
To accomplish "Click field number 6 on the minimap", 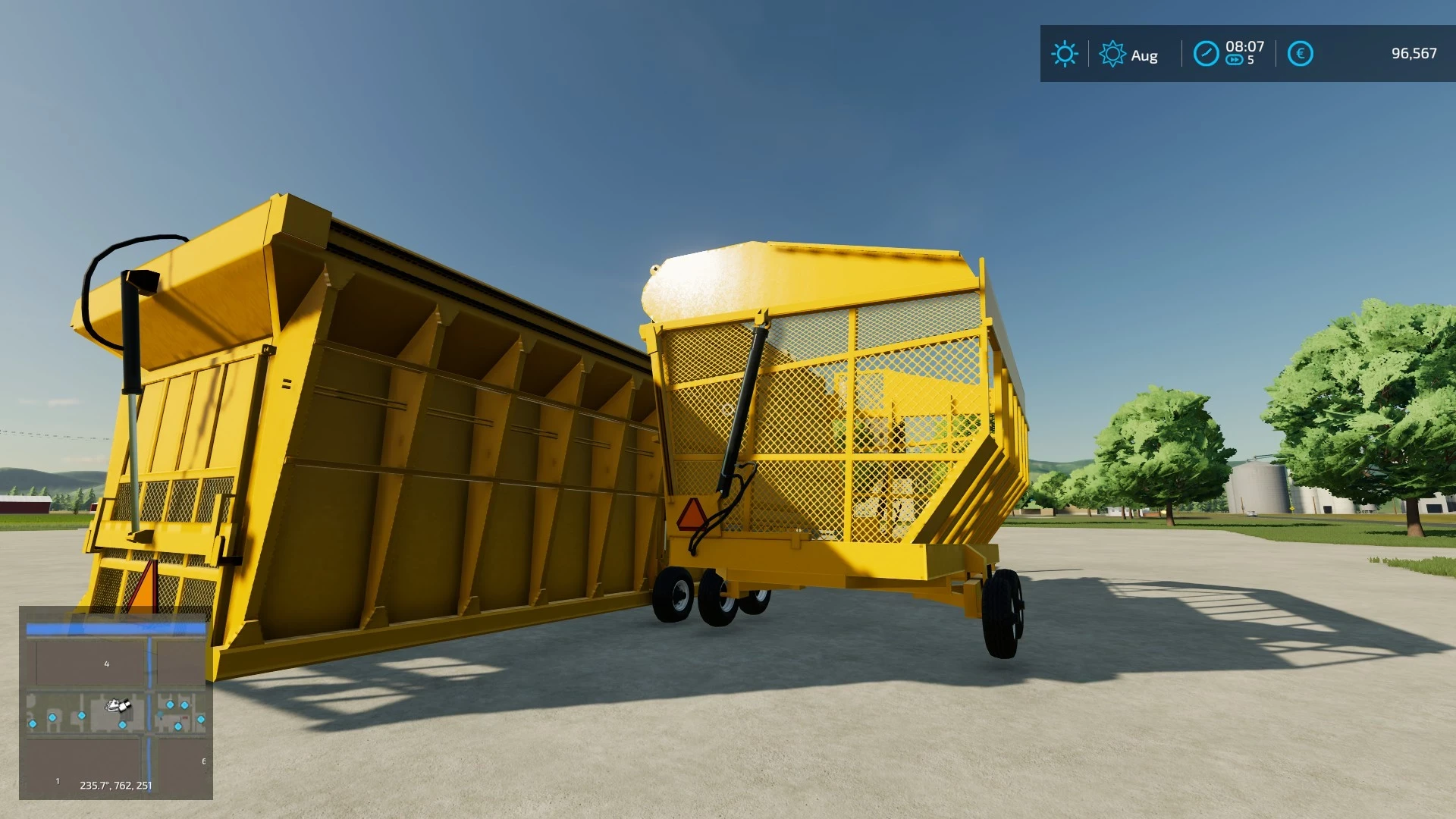I will click(x=203, y=761).
